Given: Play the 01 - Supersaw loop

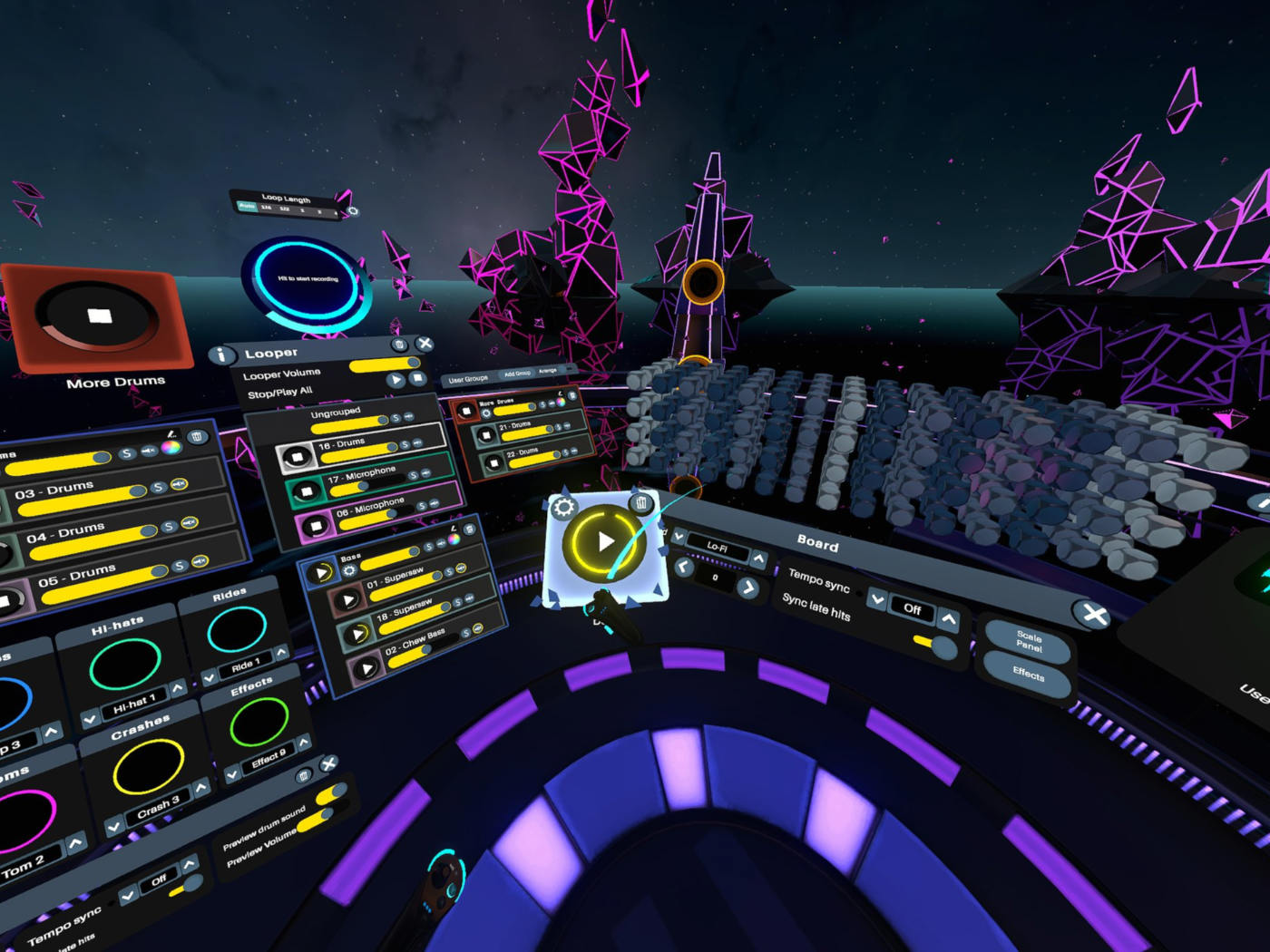Looking at the screenshot, I should (347, 600).
